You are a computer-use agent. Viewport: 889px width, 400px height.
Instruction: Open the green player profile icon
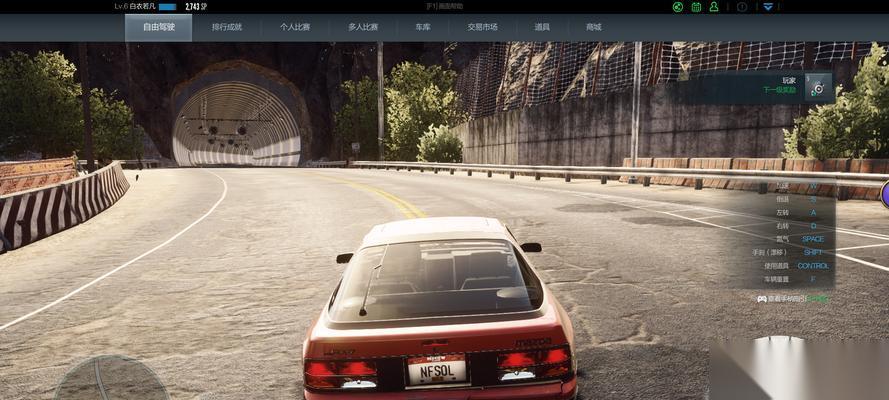point(714,7)
